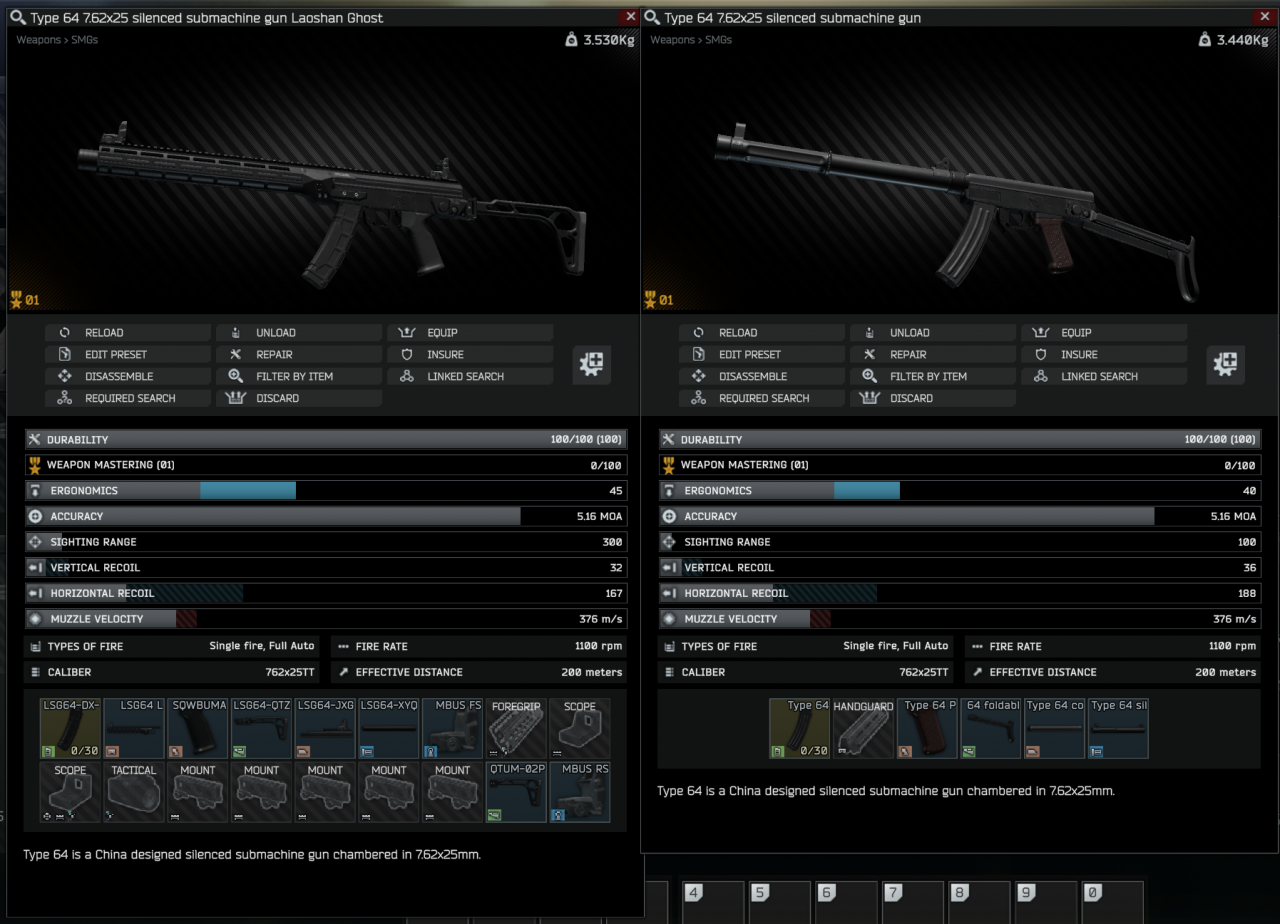This screenshot has height=924, width=1280.
Task: Select the QTUM-02P stock slot
Action: click(516, 792)
